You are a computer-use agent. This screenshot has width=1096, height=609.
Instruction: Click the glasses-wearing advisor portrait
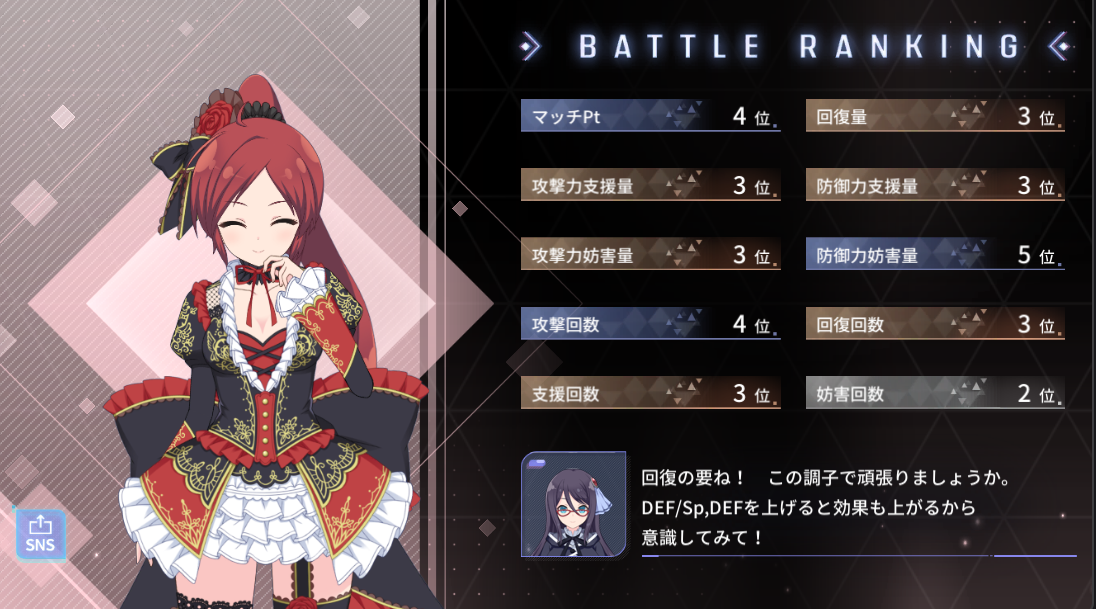tap(573, 505)
